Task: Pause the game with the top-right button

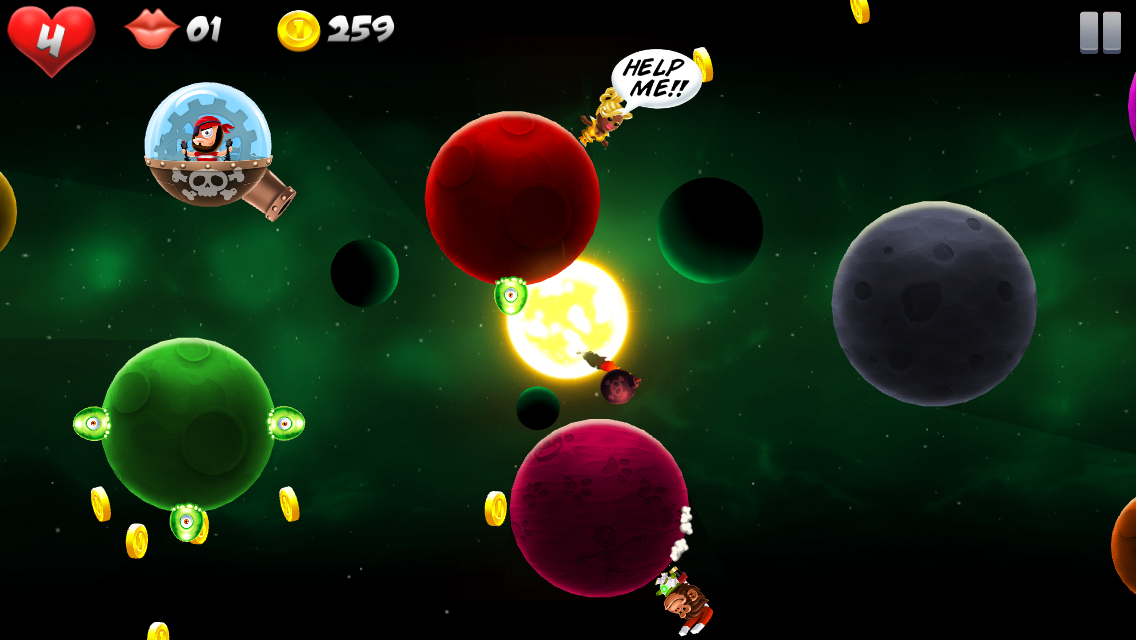Action: point(1100,32)
